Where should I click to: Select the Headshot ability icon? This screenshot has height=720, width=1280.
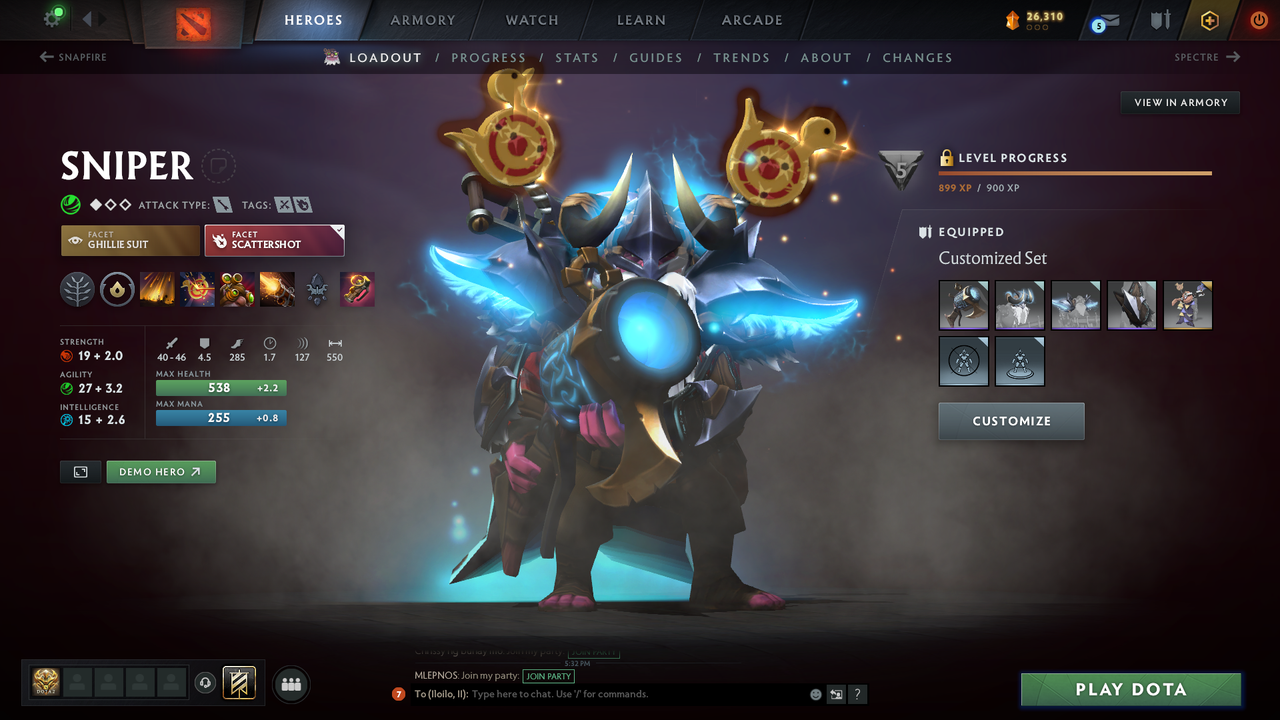coord(197,289)
